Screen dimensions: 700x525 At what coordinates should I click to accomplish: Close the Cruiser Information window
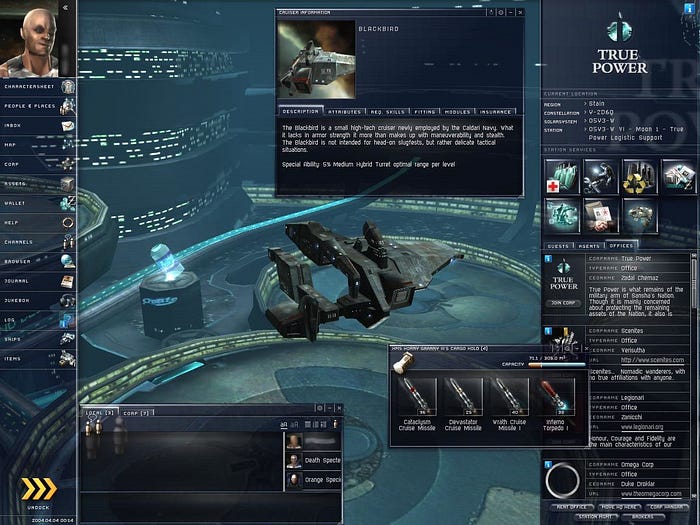pyautogui.click(x=520, y=12)
